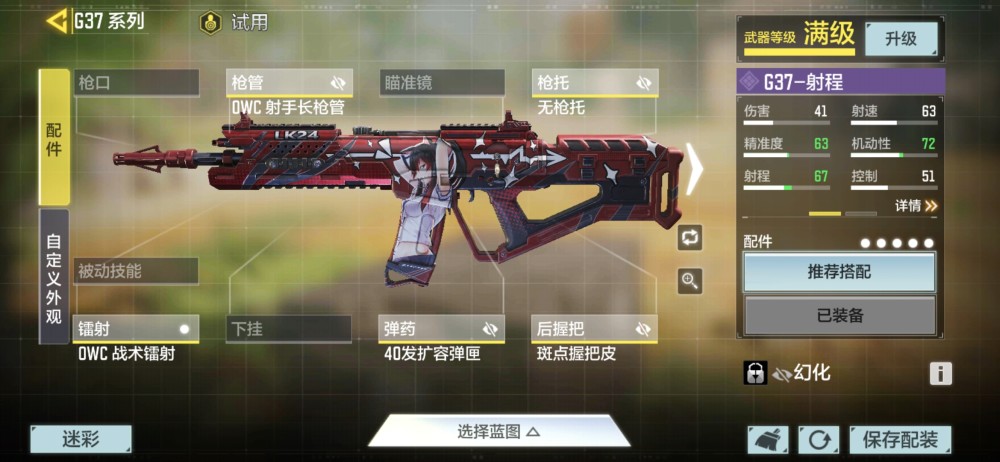Open the 后握把 rear grip slot
Viewport: 1000px width, 462px height.
pos(595,329)
